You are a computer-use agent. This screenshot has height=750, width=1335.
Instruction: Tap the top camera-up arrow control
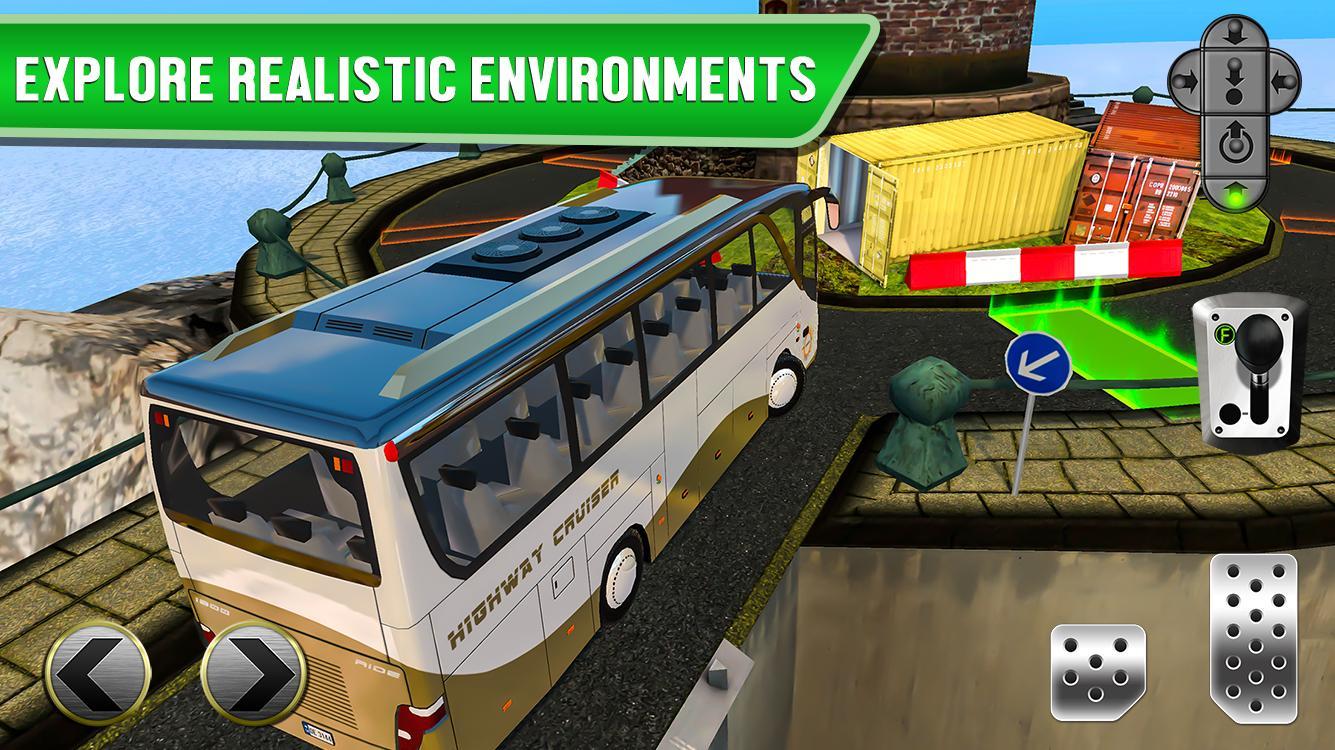(x=1236, y=32)
